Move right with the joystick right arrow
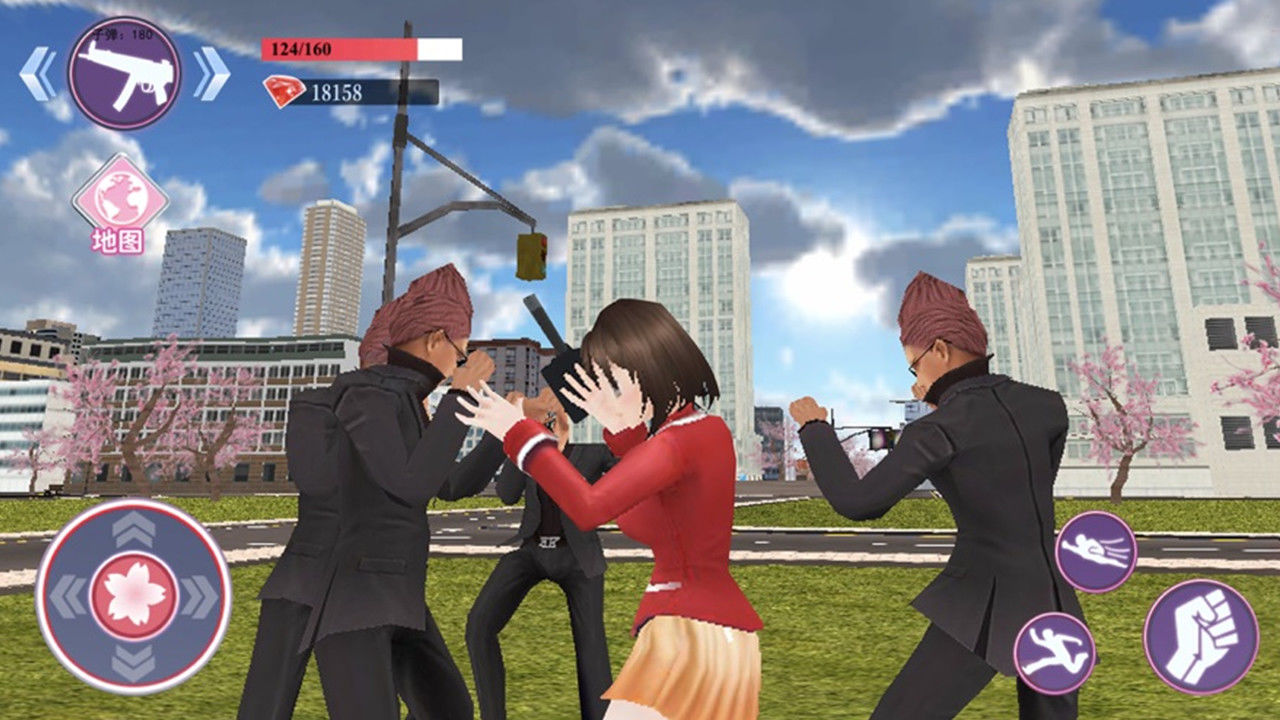 [x=200, y=597]
